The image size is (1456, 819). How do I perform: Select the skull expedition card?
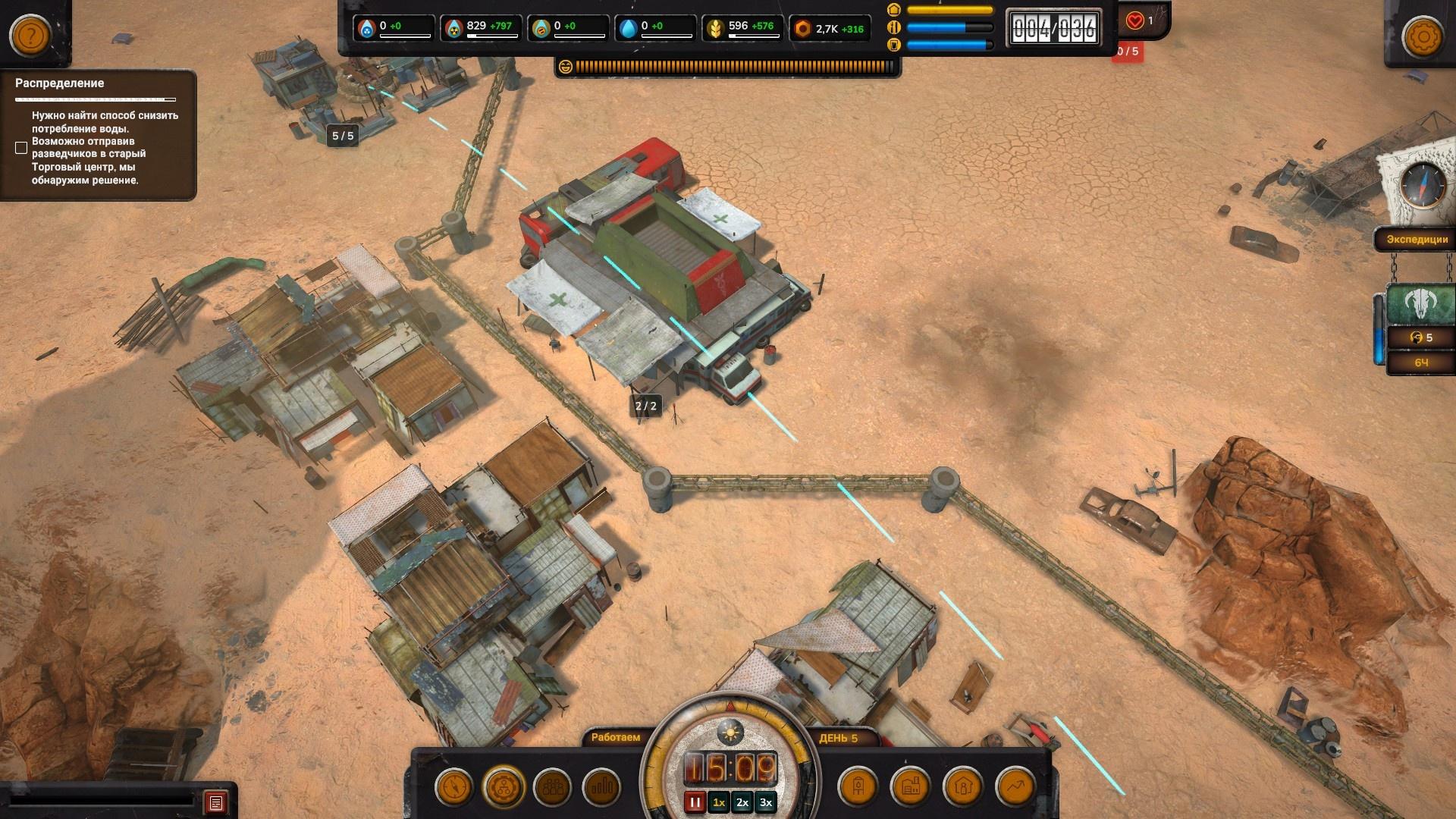pyautogui.click(x=1420, y=305)
